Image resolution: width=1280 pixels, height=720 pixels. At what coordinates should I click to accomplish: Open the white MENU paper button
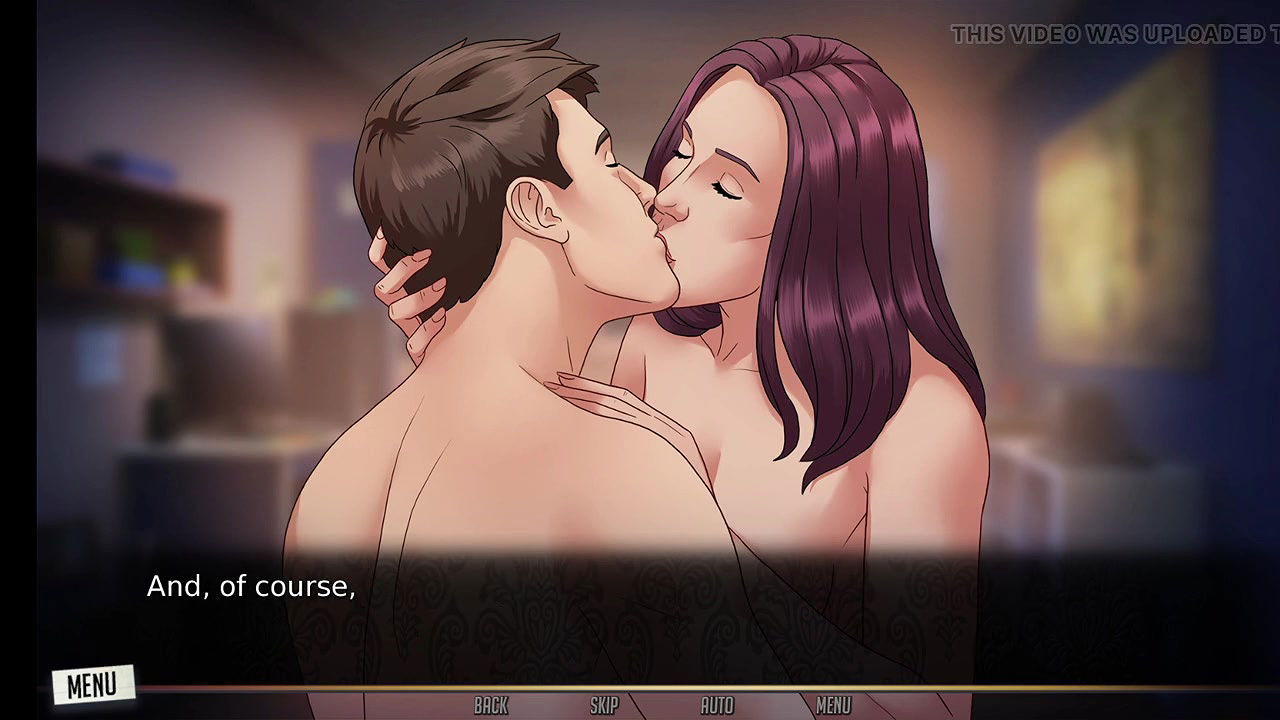(x=92, y=685)
